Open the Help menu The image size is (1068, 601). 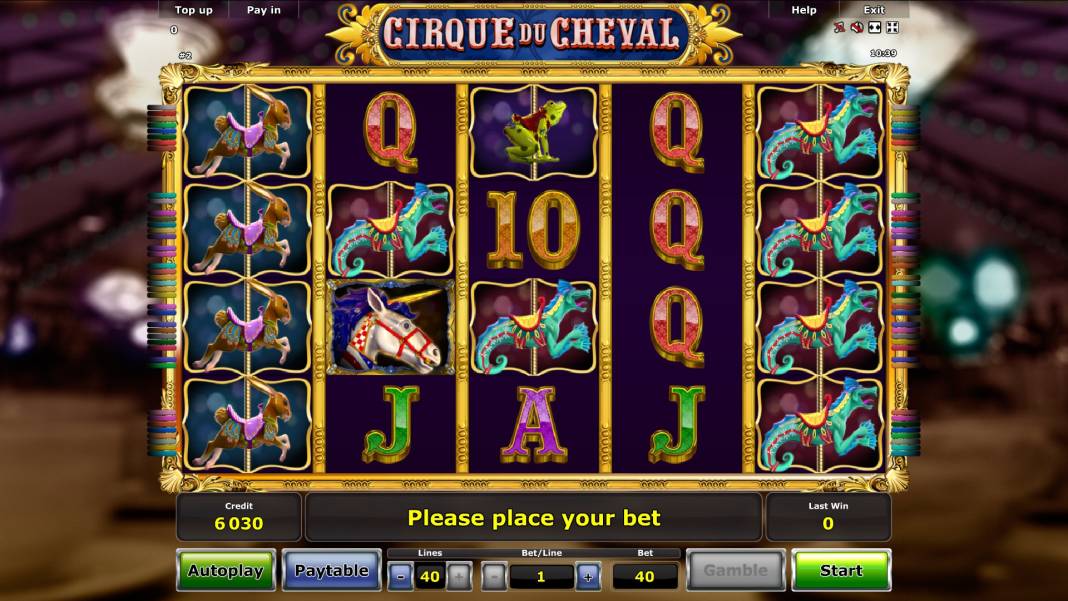804,10
